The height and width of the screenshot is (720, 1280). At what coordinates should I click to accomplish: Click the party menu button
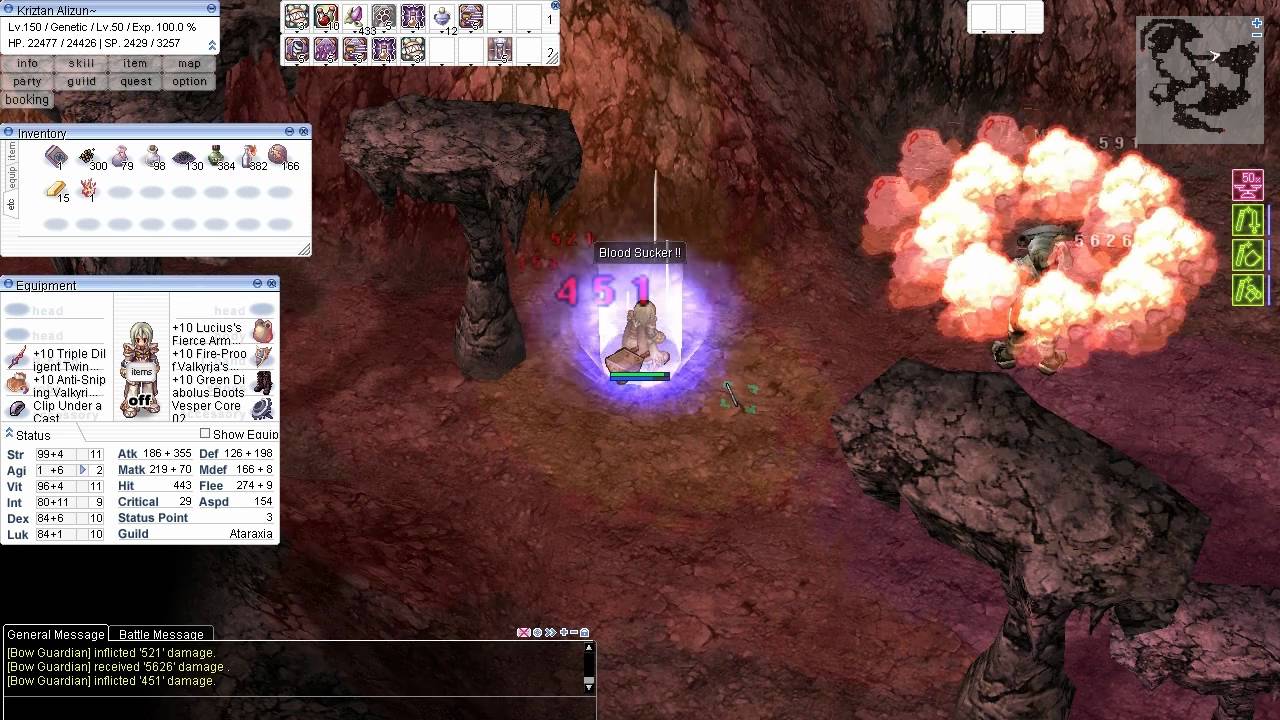tap(27, 81)
